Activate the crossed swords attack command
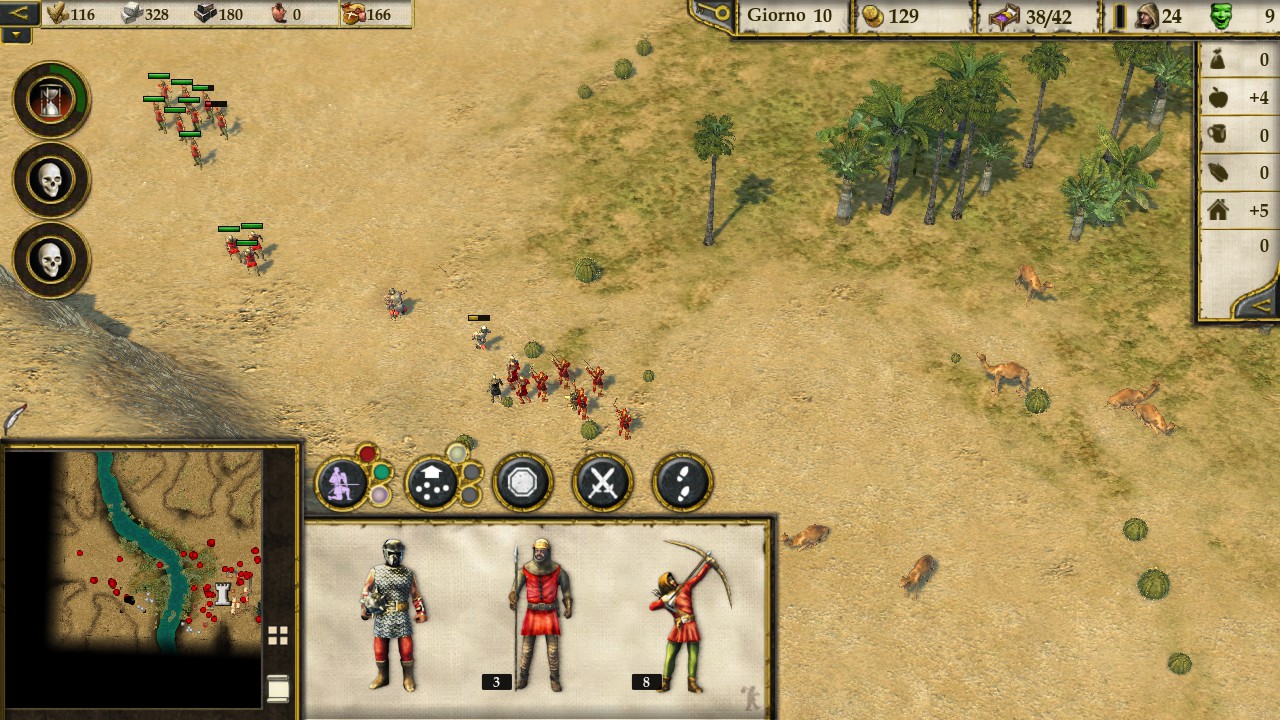Viewport: 1280px width, 720px height. coord(601,483)
